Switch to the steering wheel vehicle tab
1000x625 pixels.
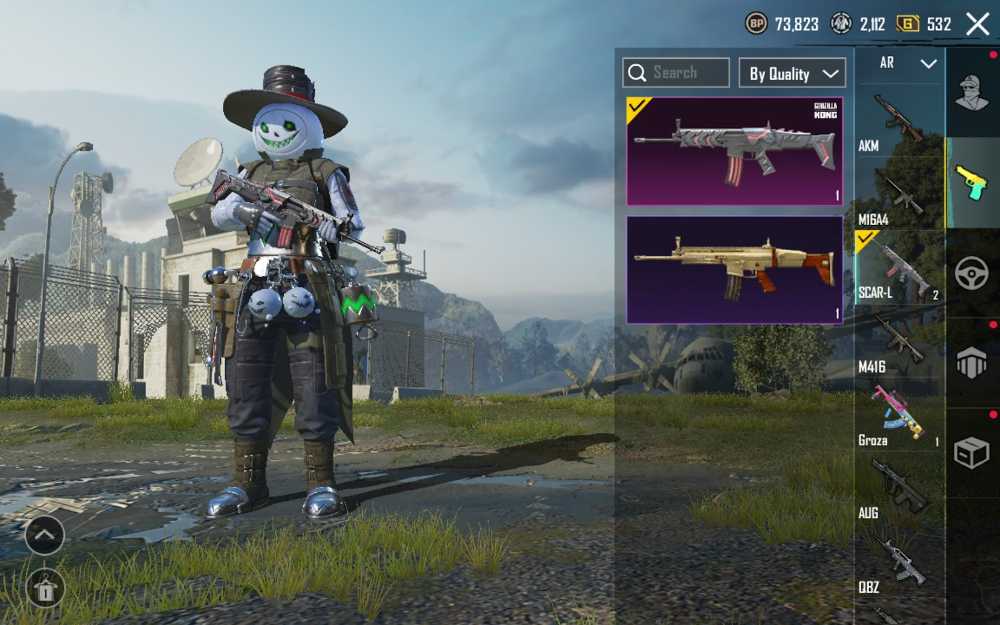click(x=971, y=273)
